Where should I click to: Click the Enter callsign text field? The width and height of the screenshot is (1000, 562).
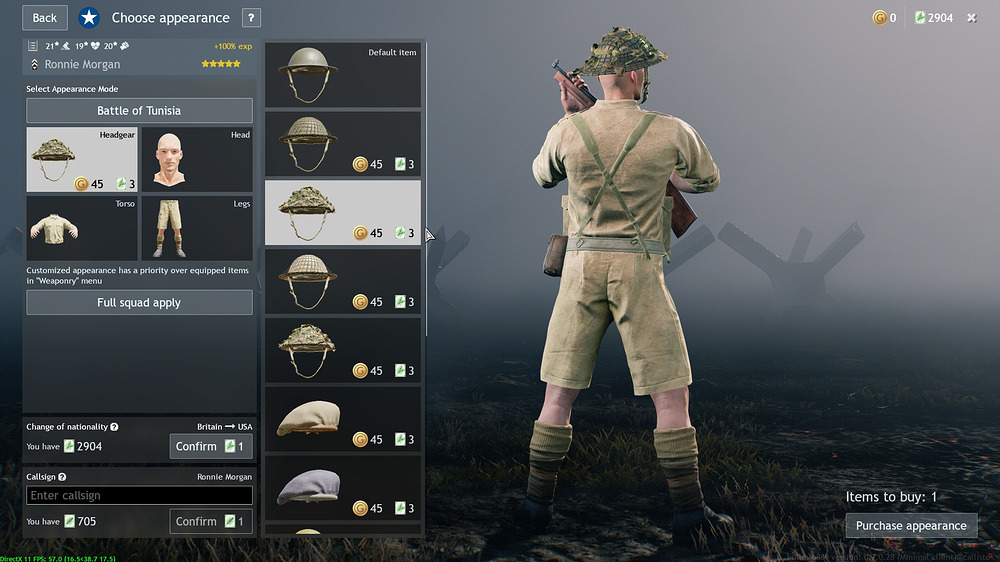pyautogui.click(x=139, y=495)
